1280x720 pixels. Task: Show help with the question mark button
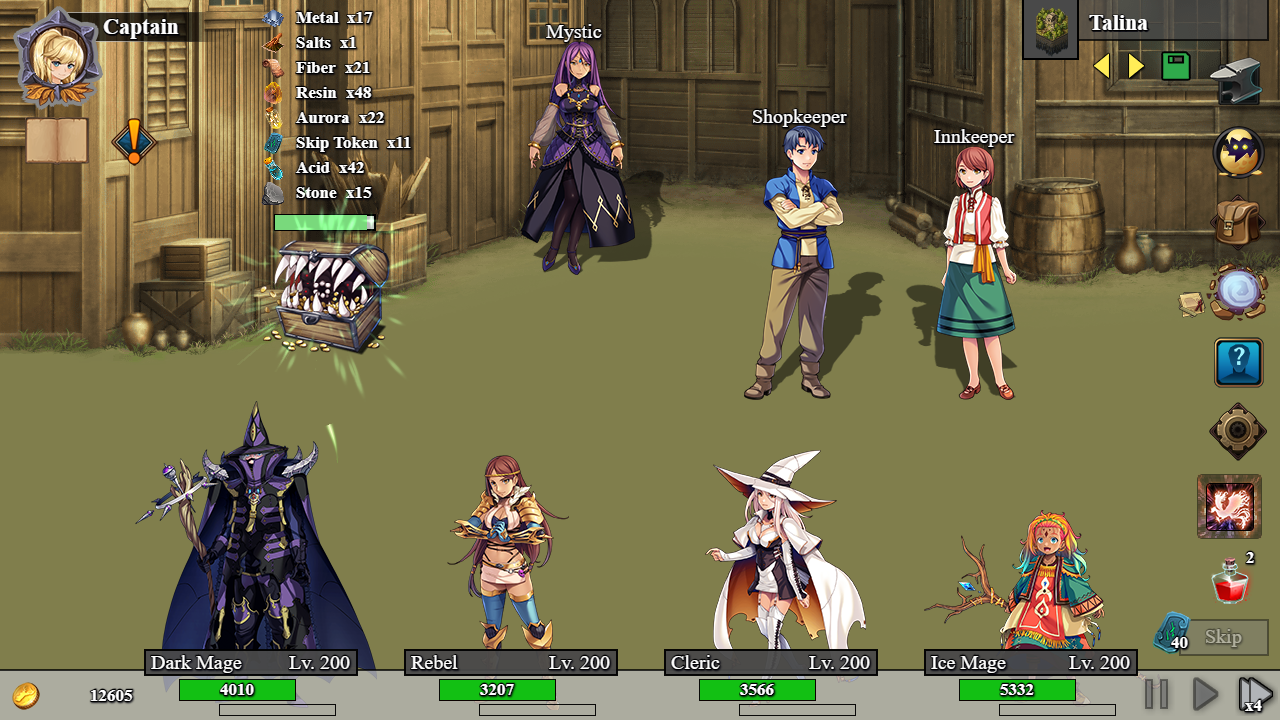(1238, 362)
